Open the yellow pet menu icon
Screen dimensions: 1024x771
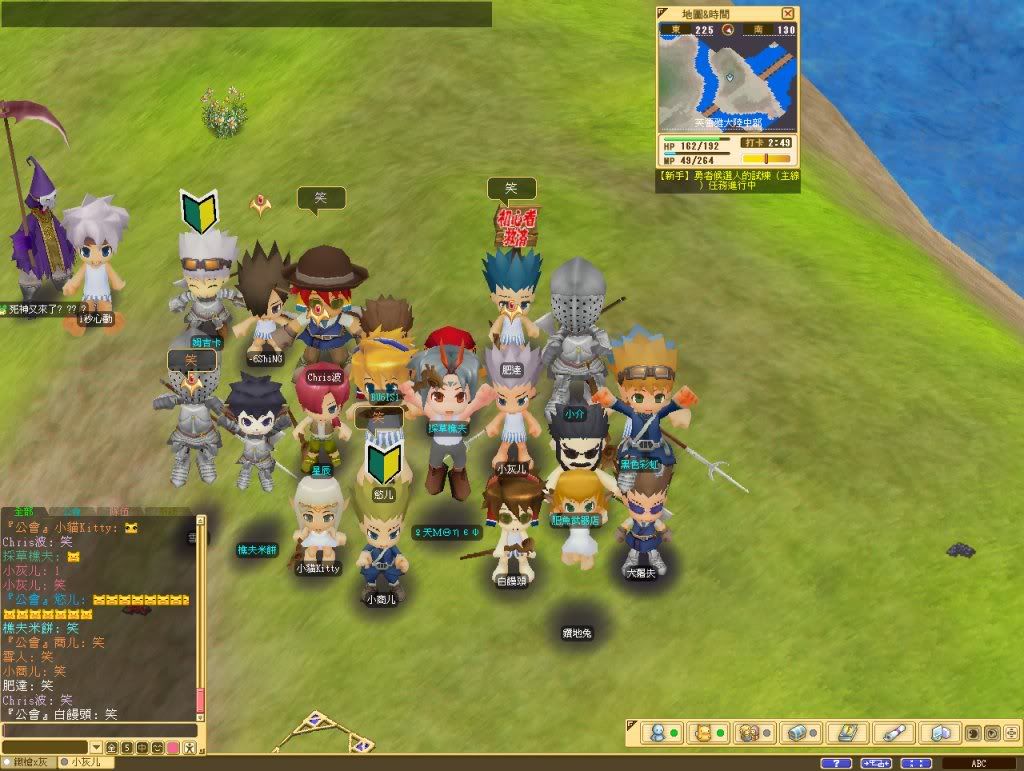coord(702,732)
